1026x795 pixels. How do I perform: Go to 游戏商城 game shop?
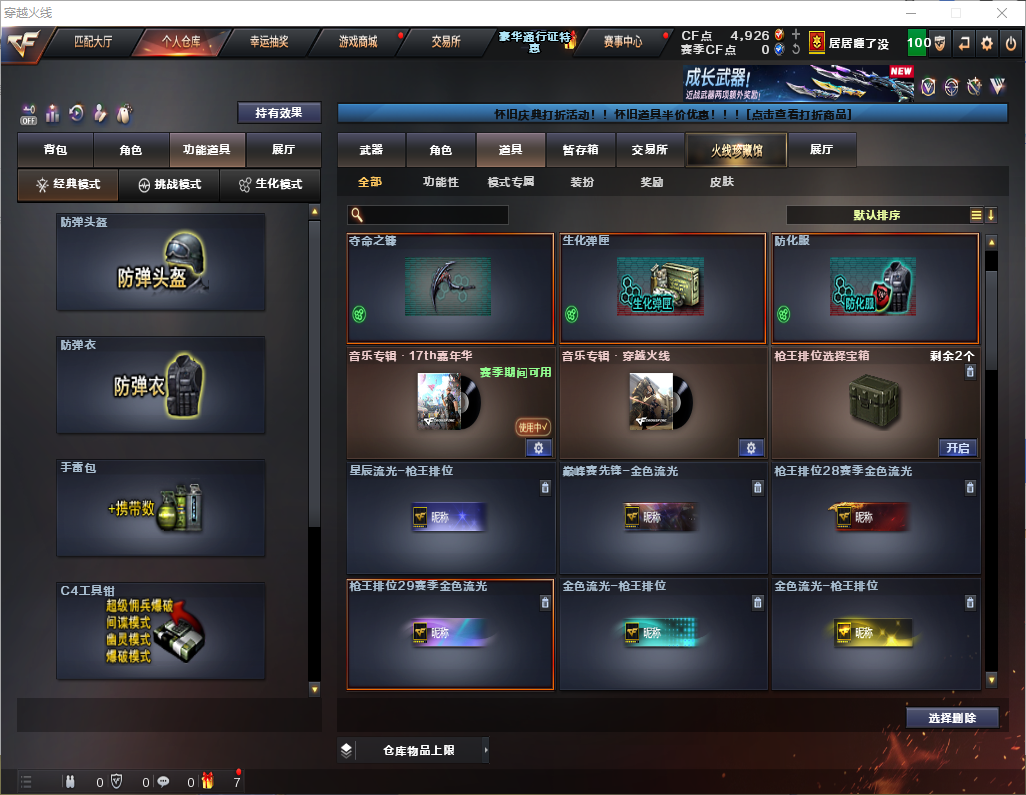click(358, 42)
